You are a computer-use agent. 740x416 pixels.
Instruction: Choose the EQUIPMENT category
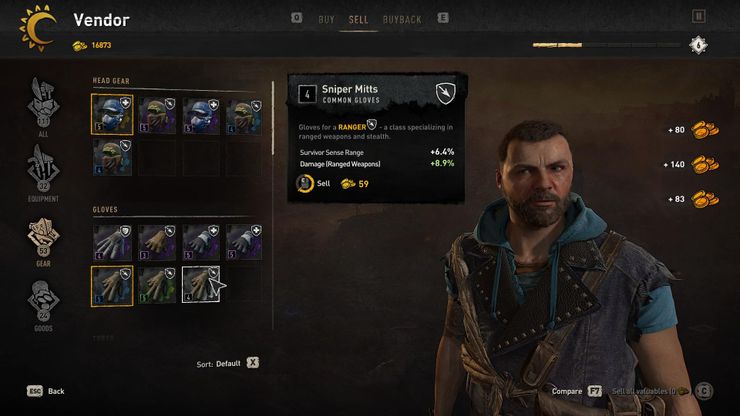tap(42, 170)
